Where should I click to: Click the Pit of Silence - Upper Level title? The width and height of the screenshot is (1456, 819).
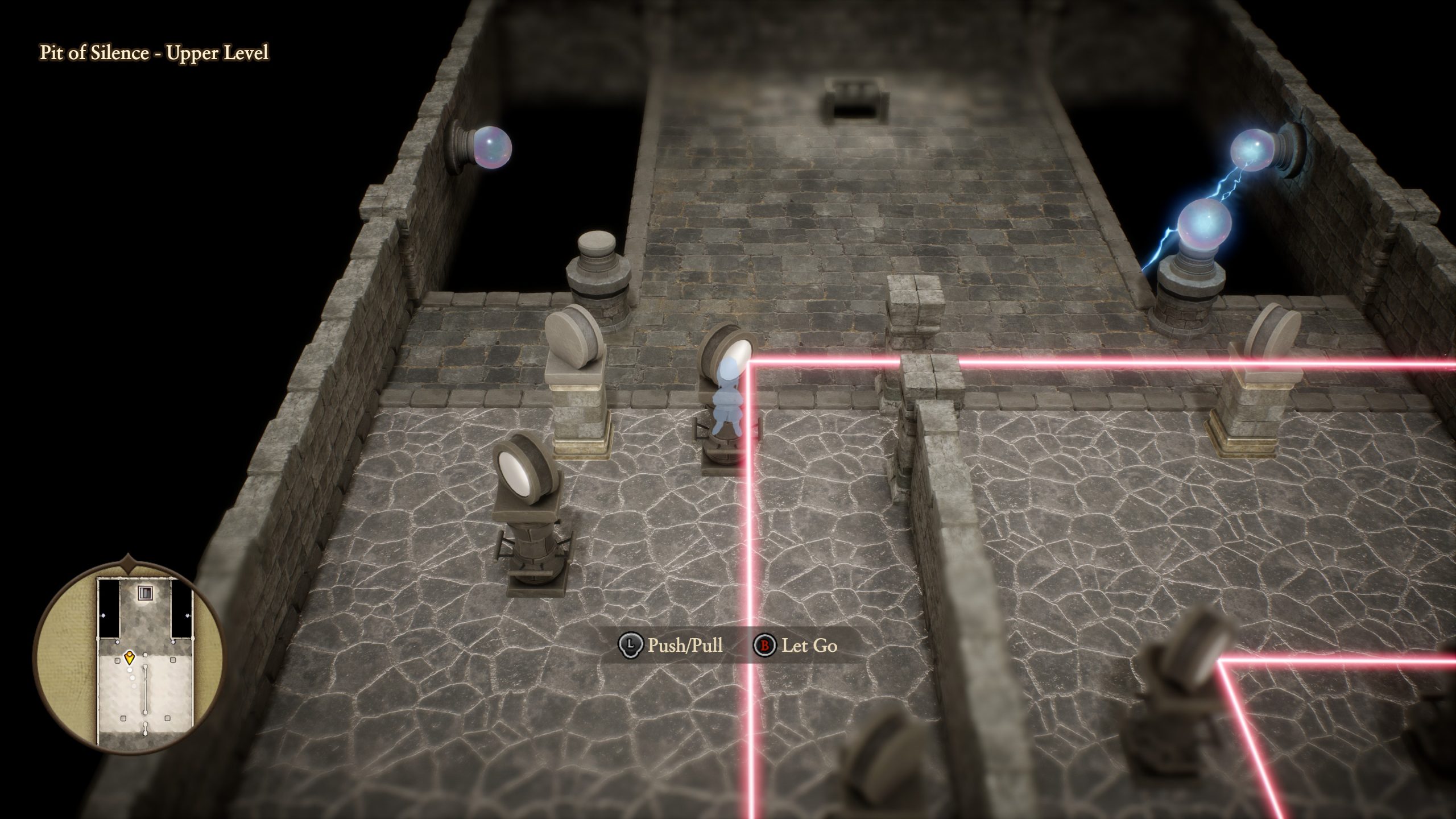click(154, 55)
